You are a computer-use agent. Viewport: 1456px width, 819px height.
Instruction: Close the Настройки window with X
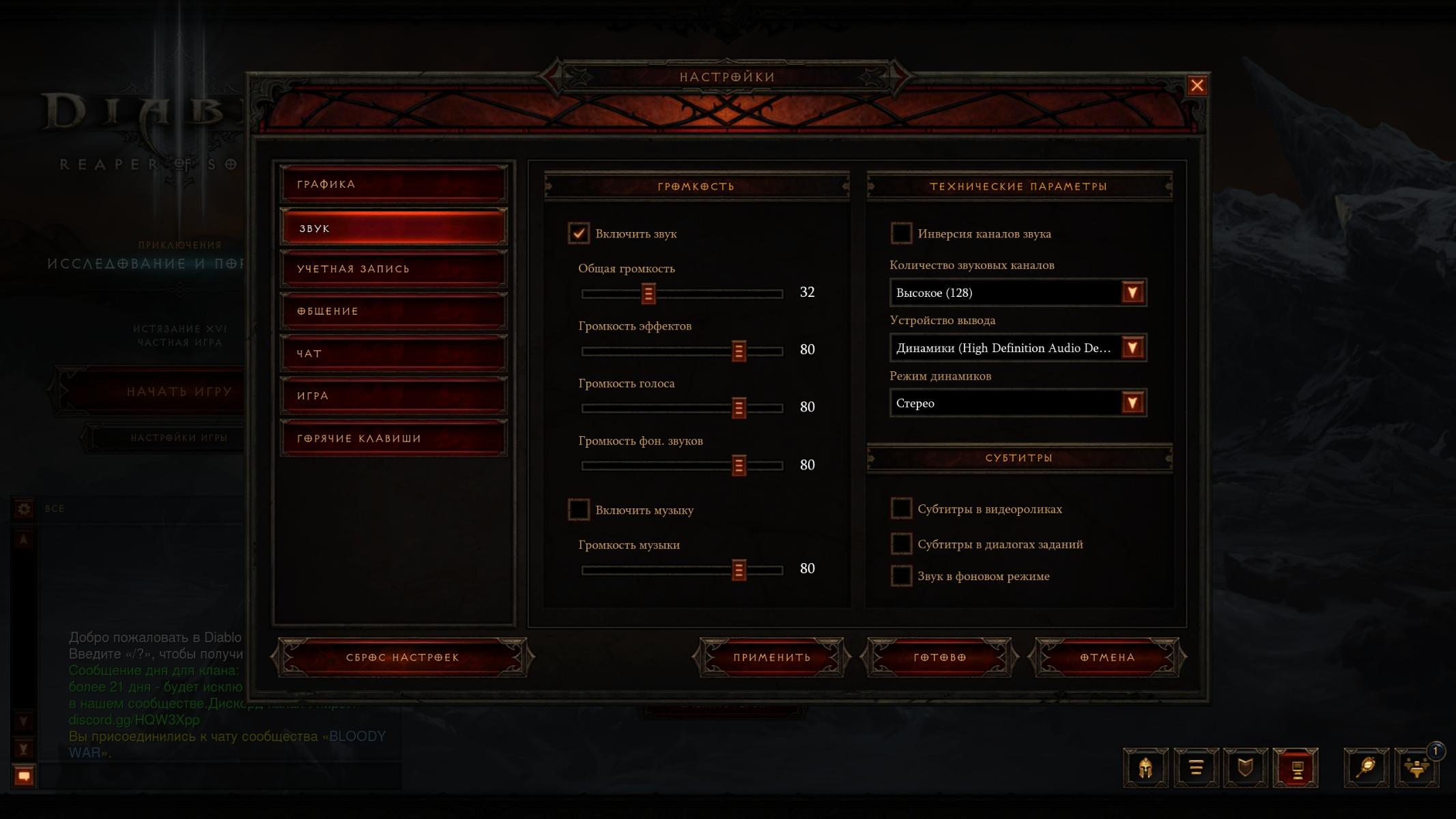point(1197,85)
